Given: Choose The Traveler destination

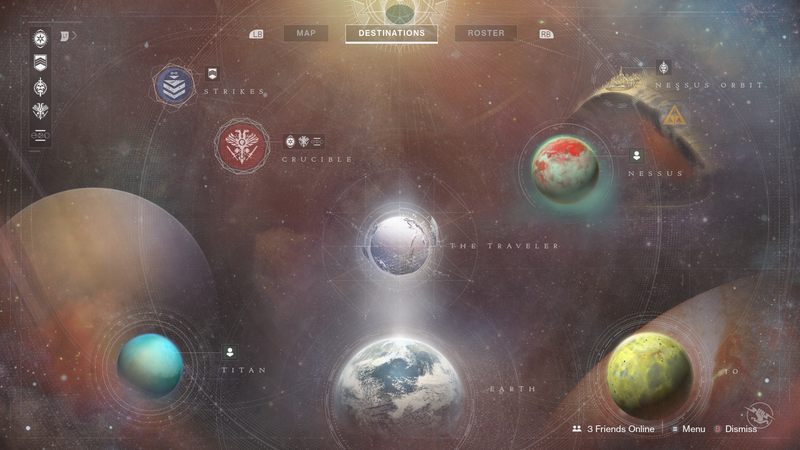Looking at the screenshot, I should pyautogui.click(x=401, y=243).
